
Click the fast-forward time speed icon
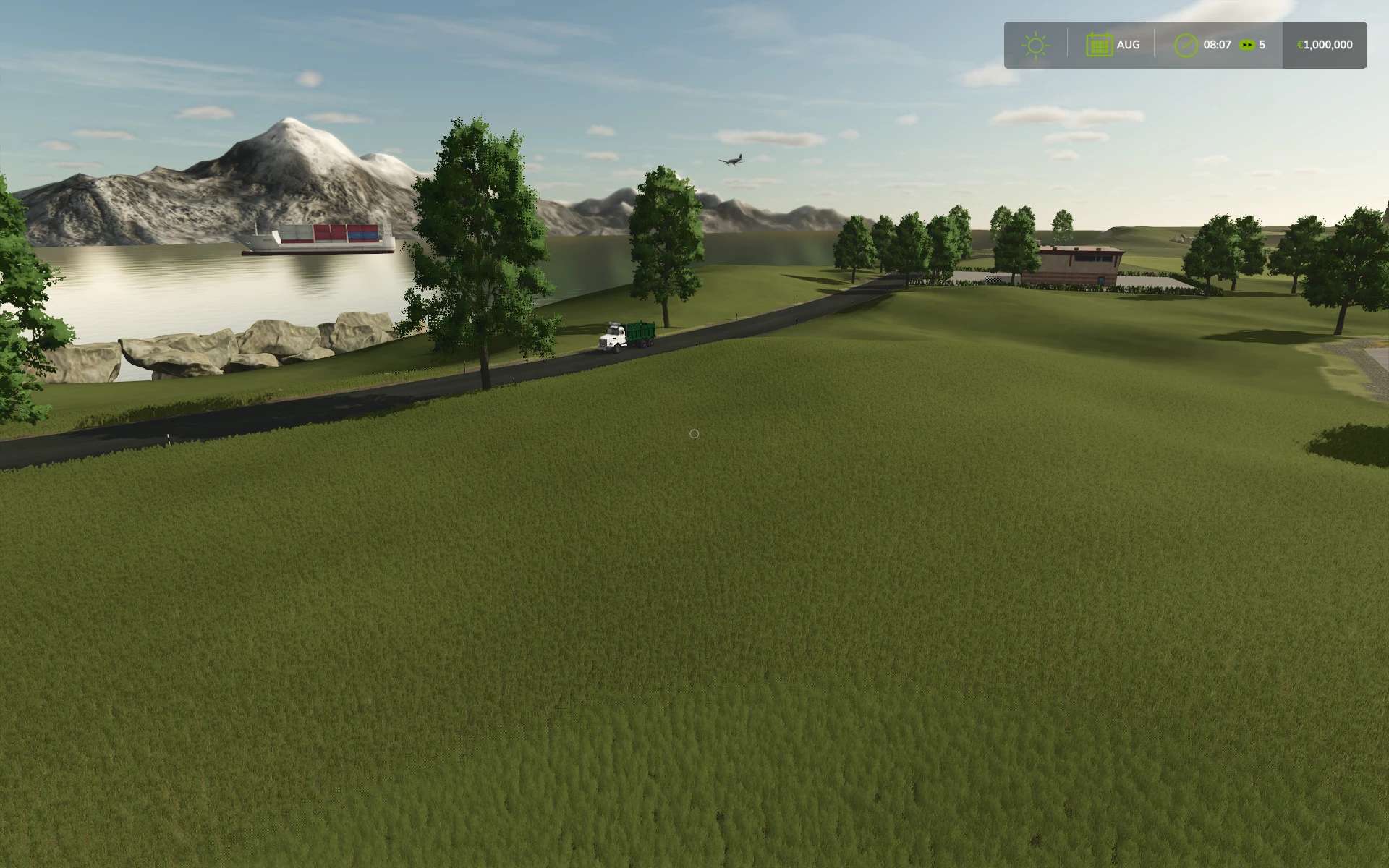(1246, 45)
